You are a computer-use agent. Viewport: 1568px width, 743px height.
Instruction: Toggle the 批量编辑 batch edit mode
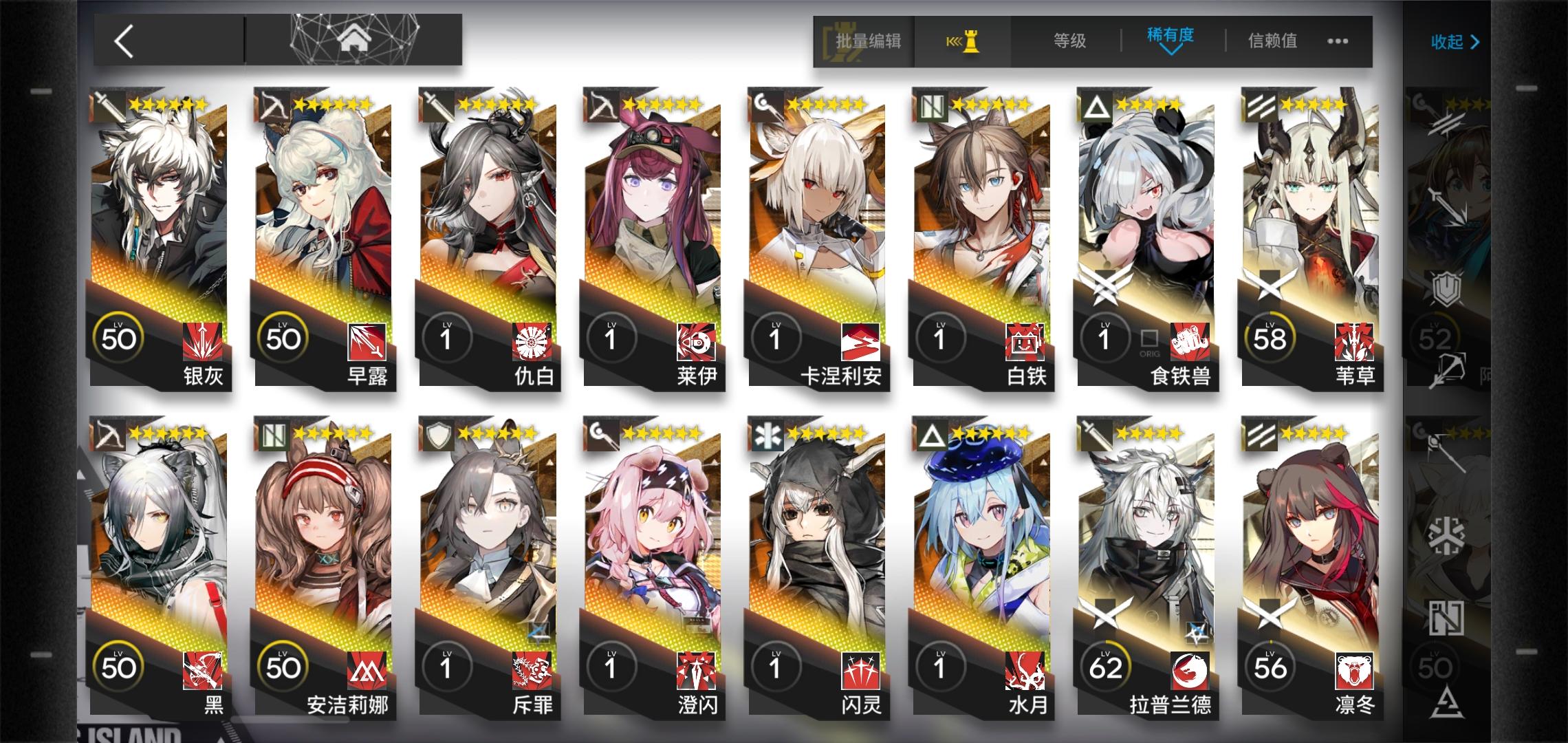pyautogui.click(x=868, y=41)
